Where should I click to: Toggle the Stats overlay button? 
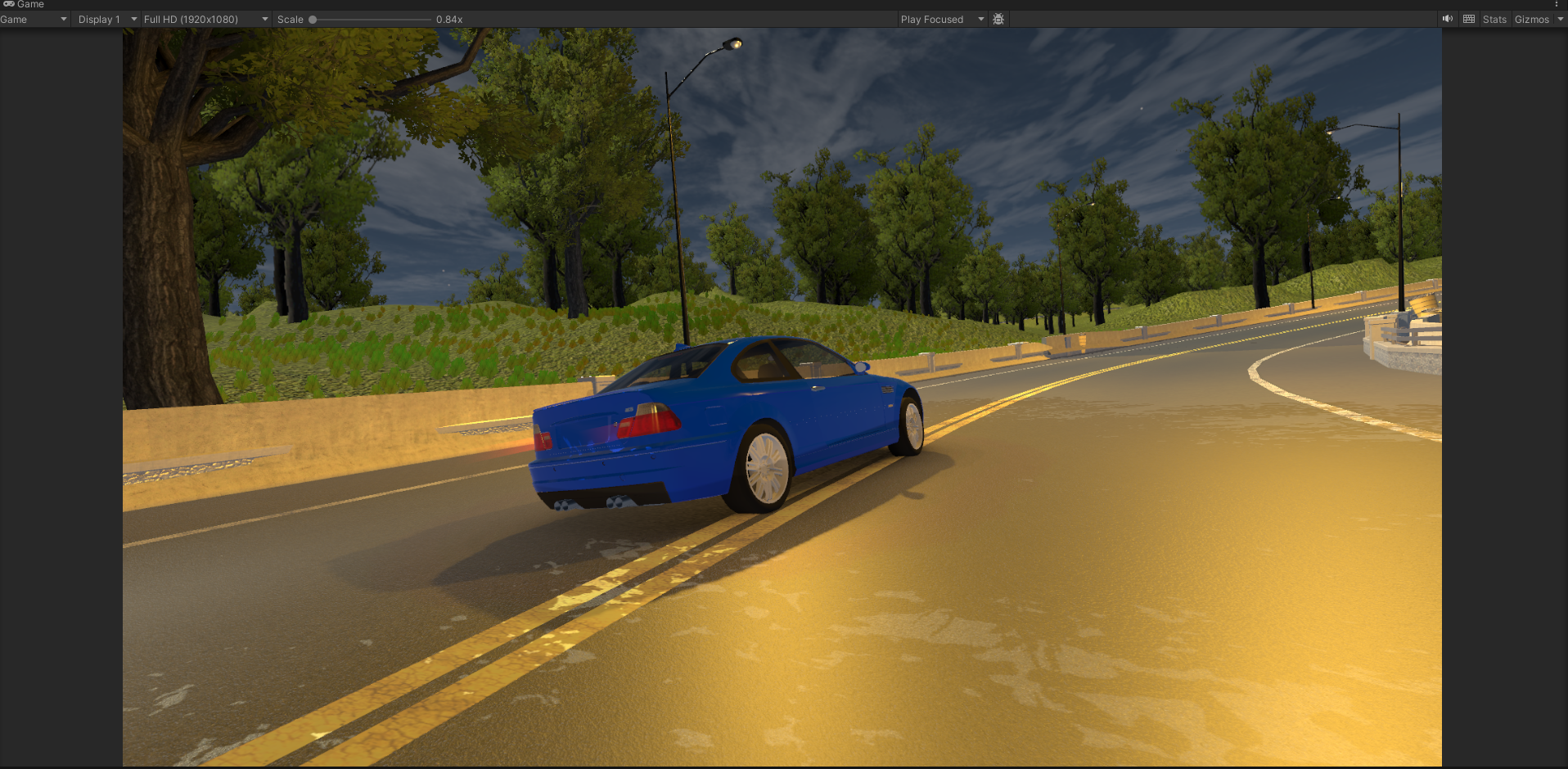click(x=1494, y=20)
